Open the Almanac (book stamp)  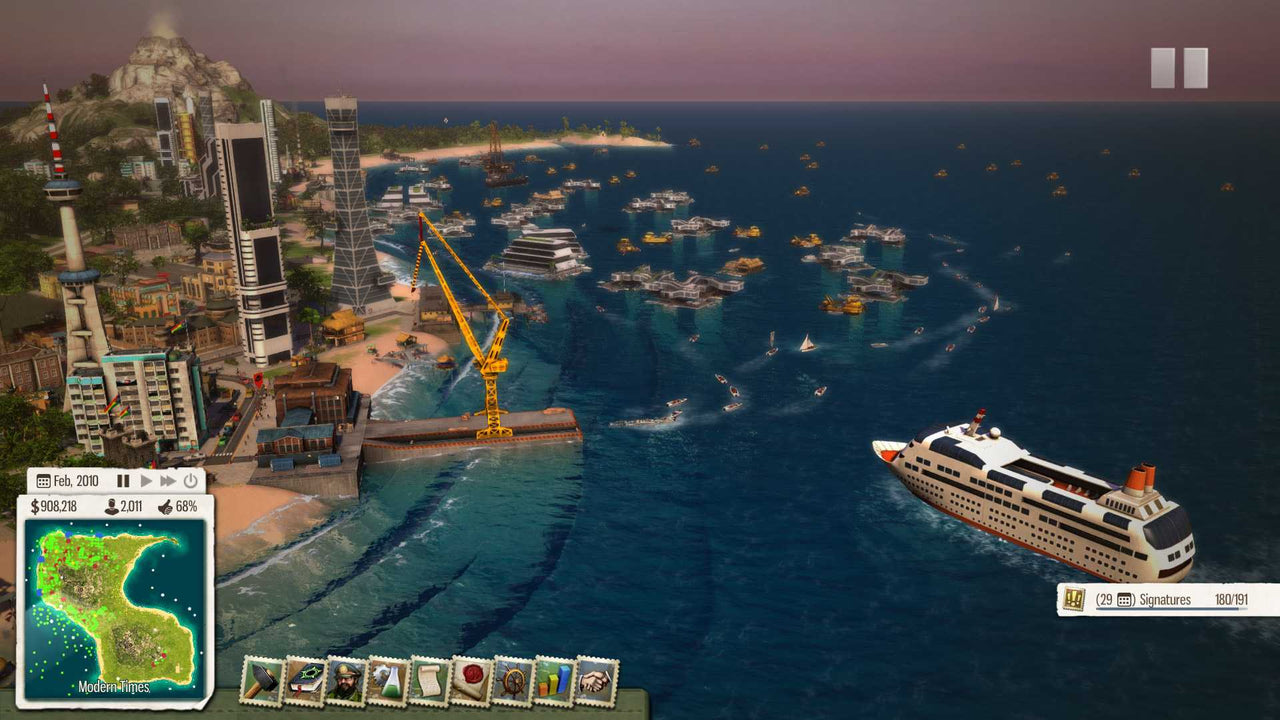304,680
